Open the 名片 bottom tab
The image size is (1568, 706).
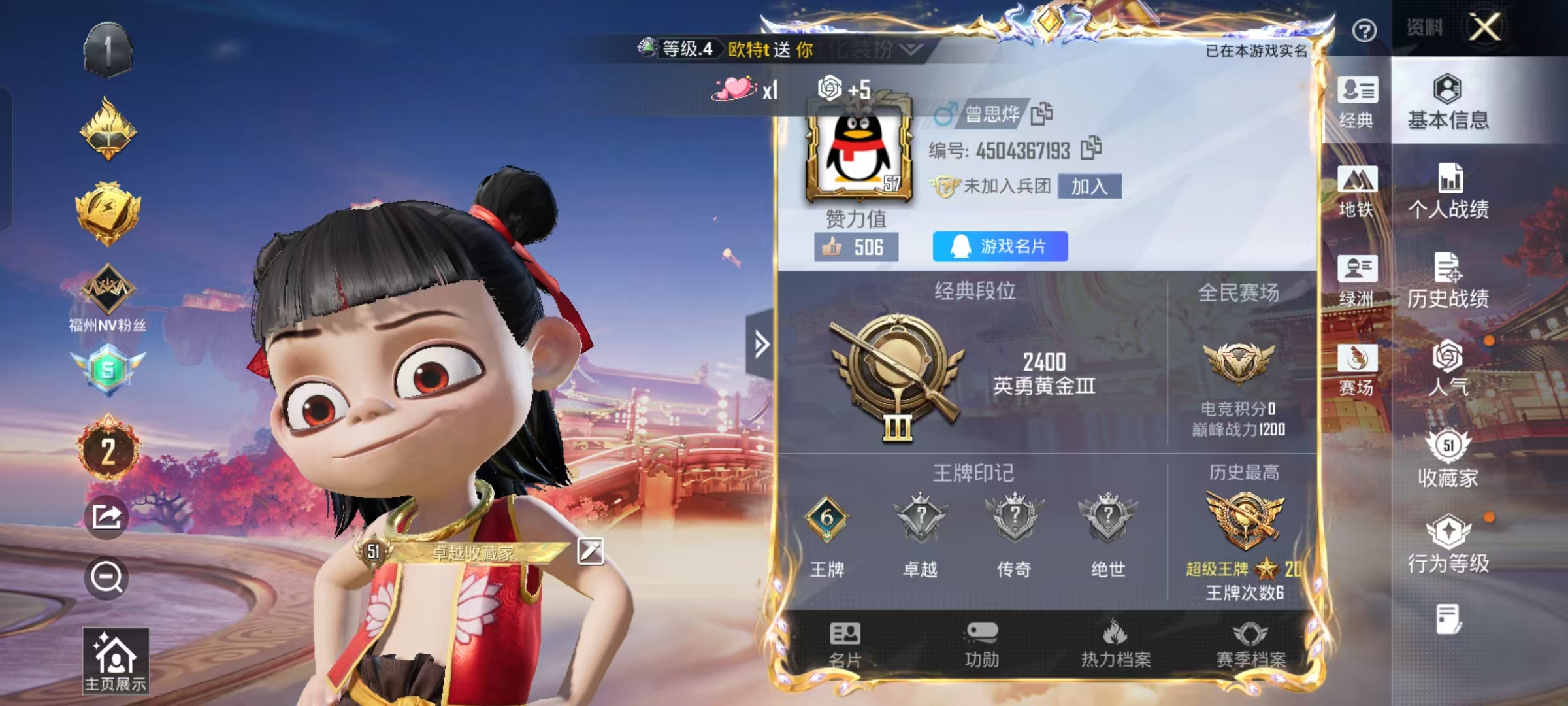pyautogui.click(x=845, y=645)
